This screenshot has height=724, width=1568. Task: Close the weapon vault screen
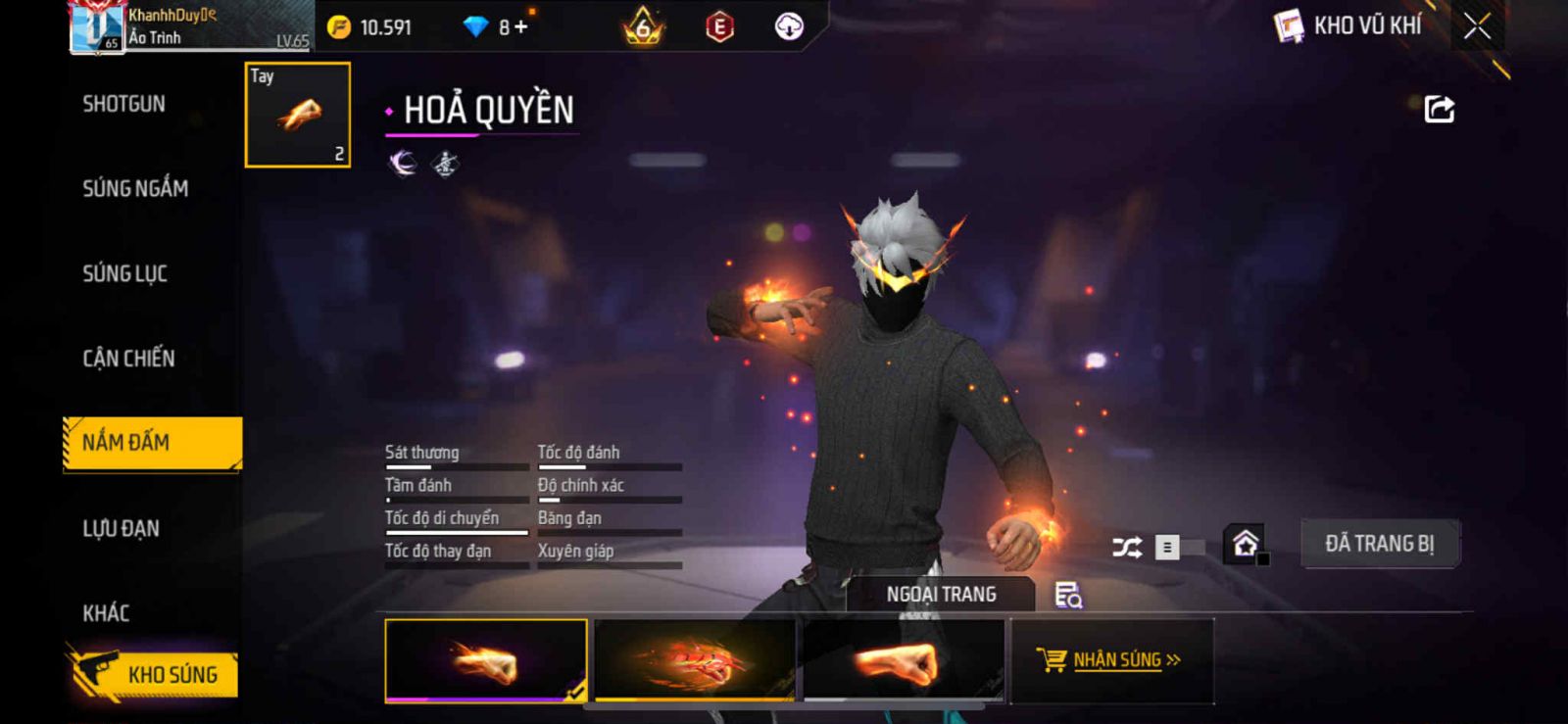click(1477, 26)
